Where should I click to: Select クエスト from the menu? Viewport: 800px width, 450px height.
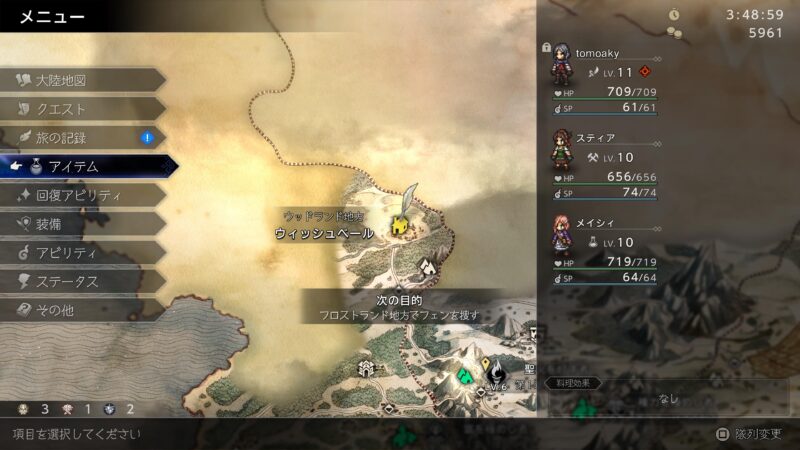pos(62,109)
